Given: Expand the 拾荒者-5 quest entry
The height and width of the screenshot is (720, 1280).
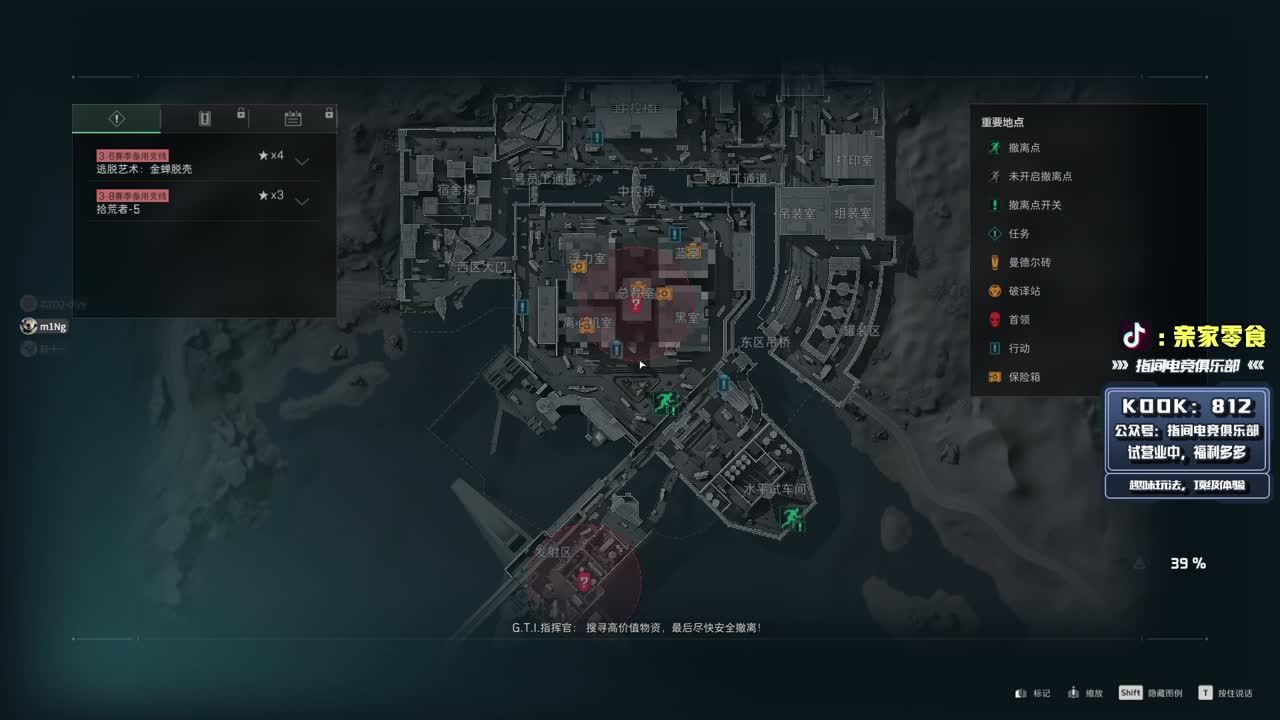Looking at the screenshot, I should [x=302, y=201].
